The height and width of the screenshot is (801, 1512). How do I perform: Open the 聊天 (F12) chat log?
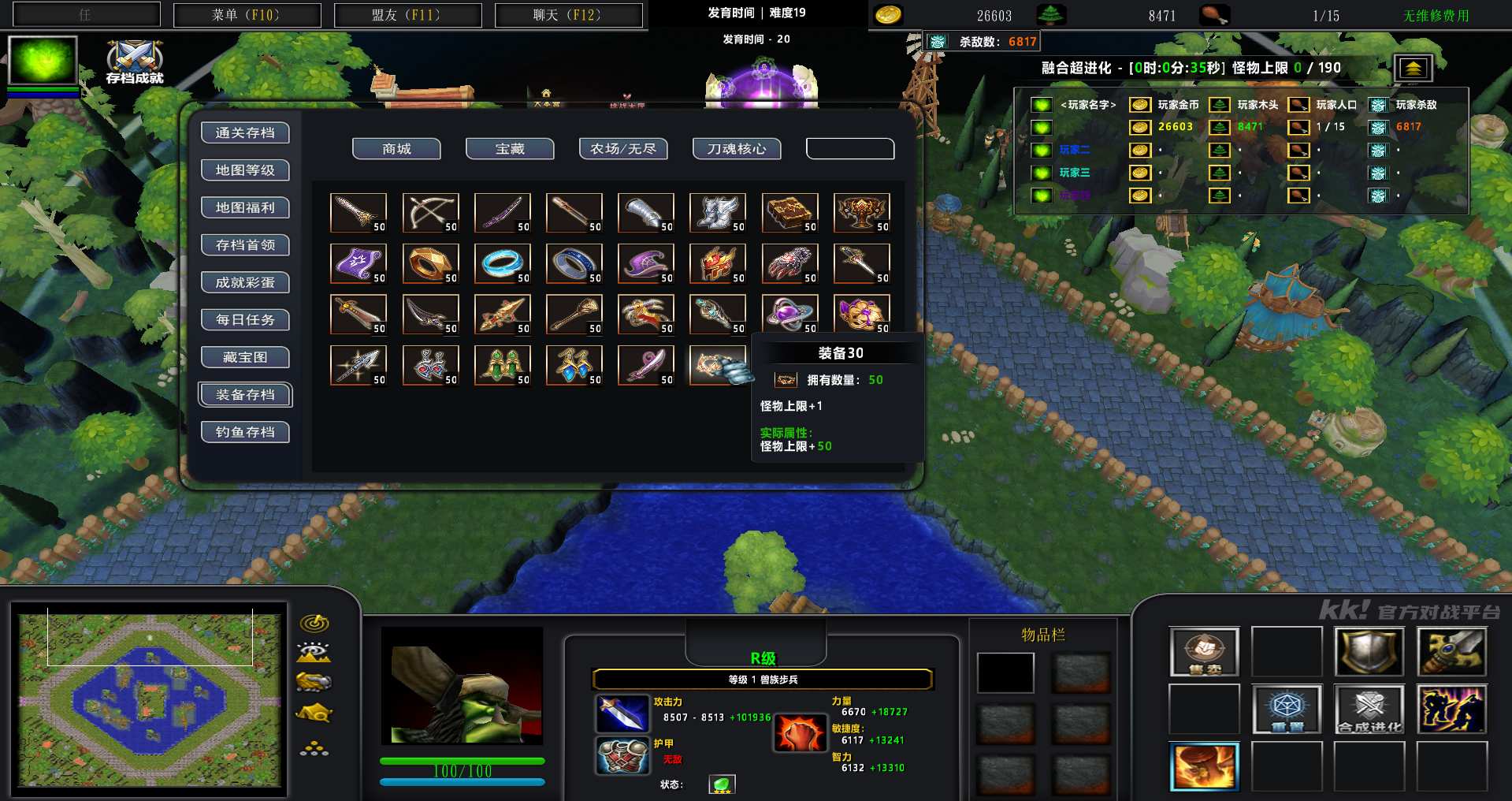click(568, 15)
